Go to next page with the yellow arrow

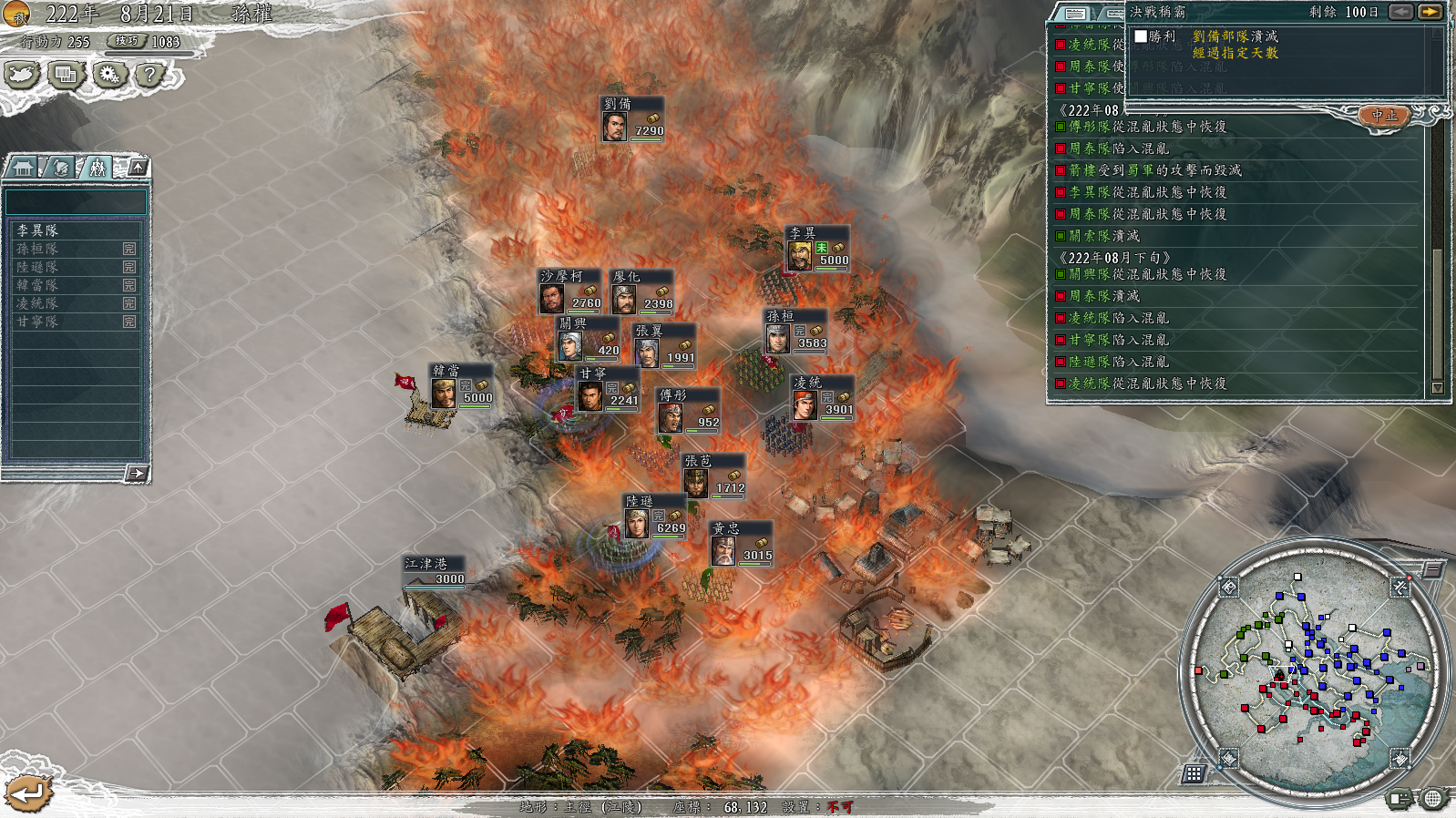[1430, 12]
